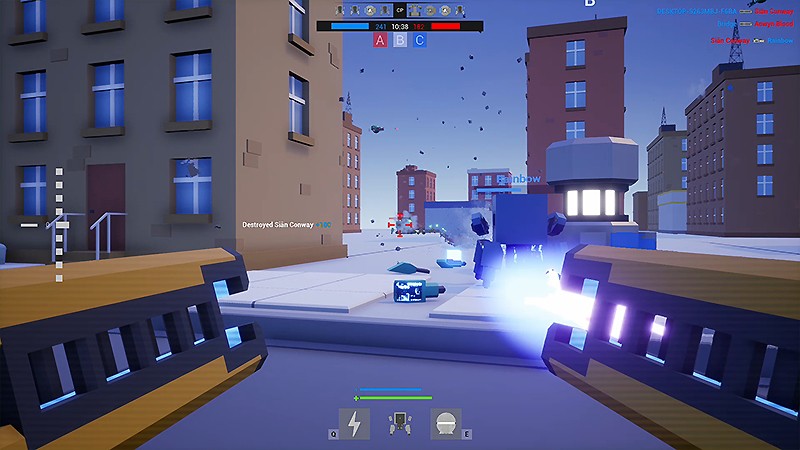Activate the lightning bolt ability
The image size is (800, 450).
pyautogui.click(x=354, y=423)
